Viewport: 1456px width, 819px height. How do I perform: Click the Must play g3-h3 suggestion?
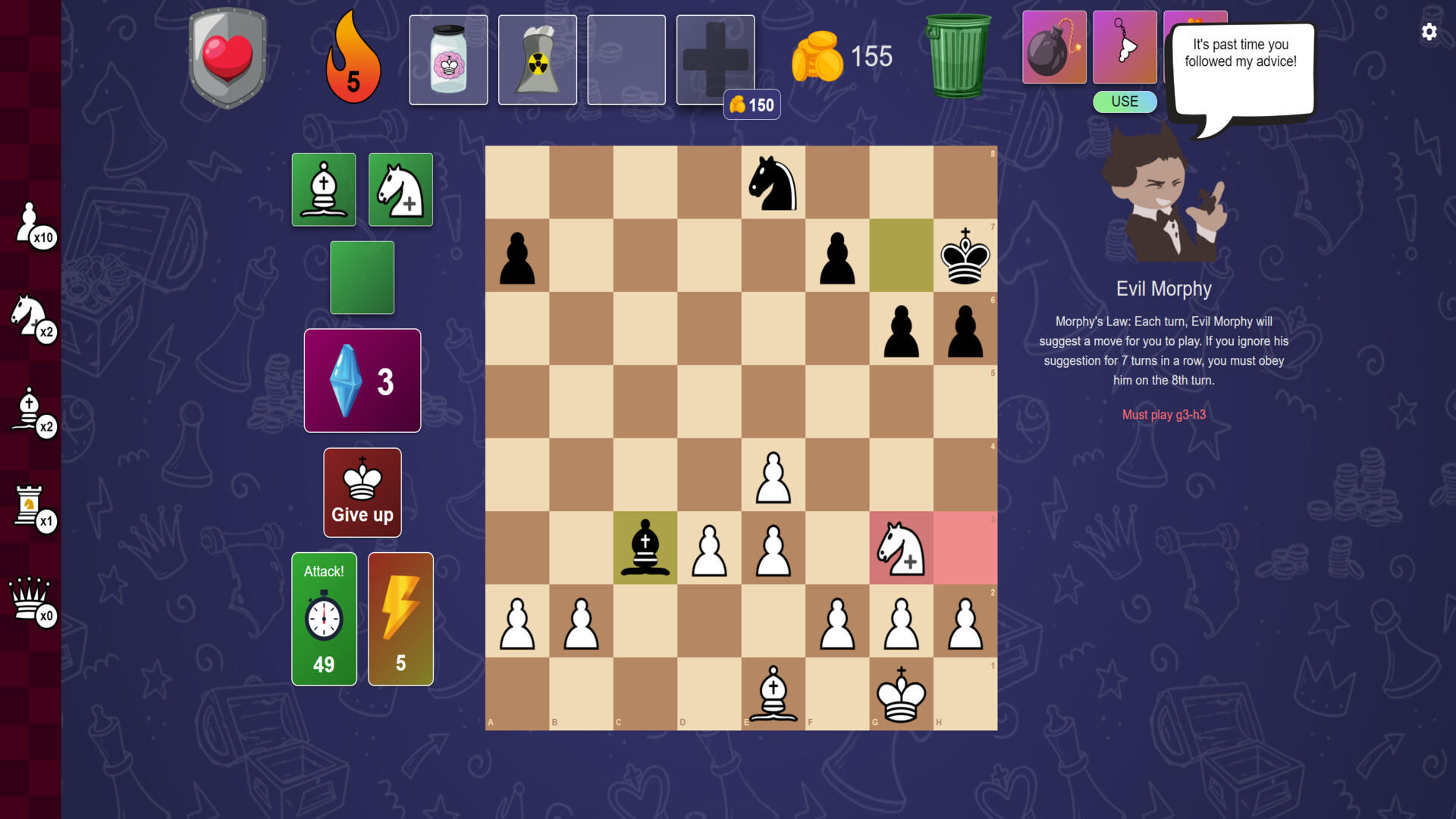(x=1164, y=415)
